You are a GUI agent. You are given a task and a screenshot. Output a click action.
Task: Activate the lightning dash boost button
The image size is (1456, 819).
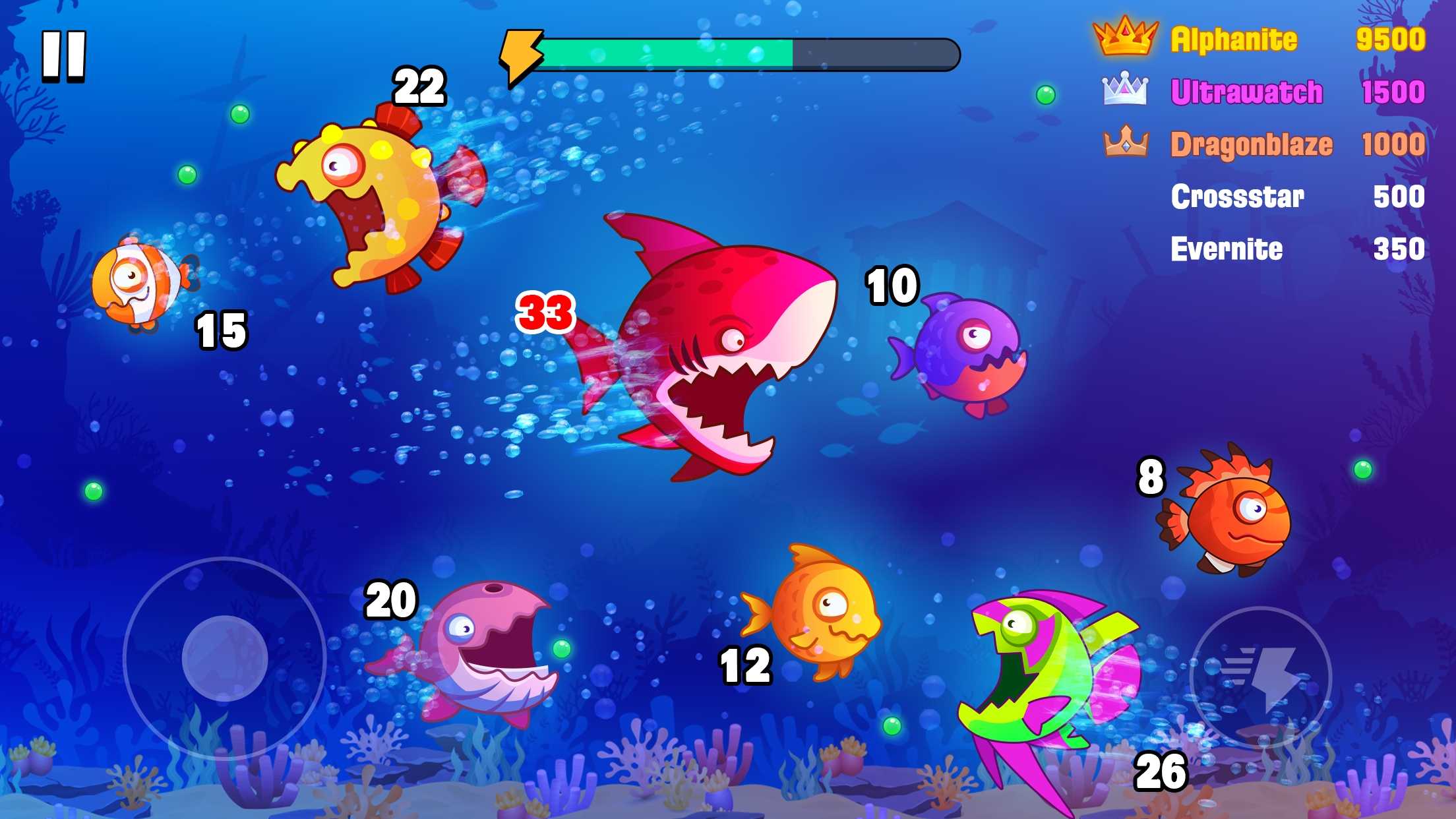(1260, 677)
